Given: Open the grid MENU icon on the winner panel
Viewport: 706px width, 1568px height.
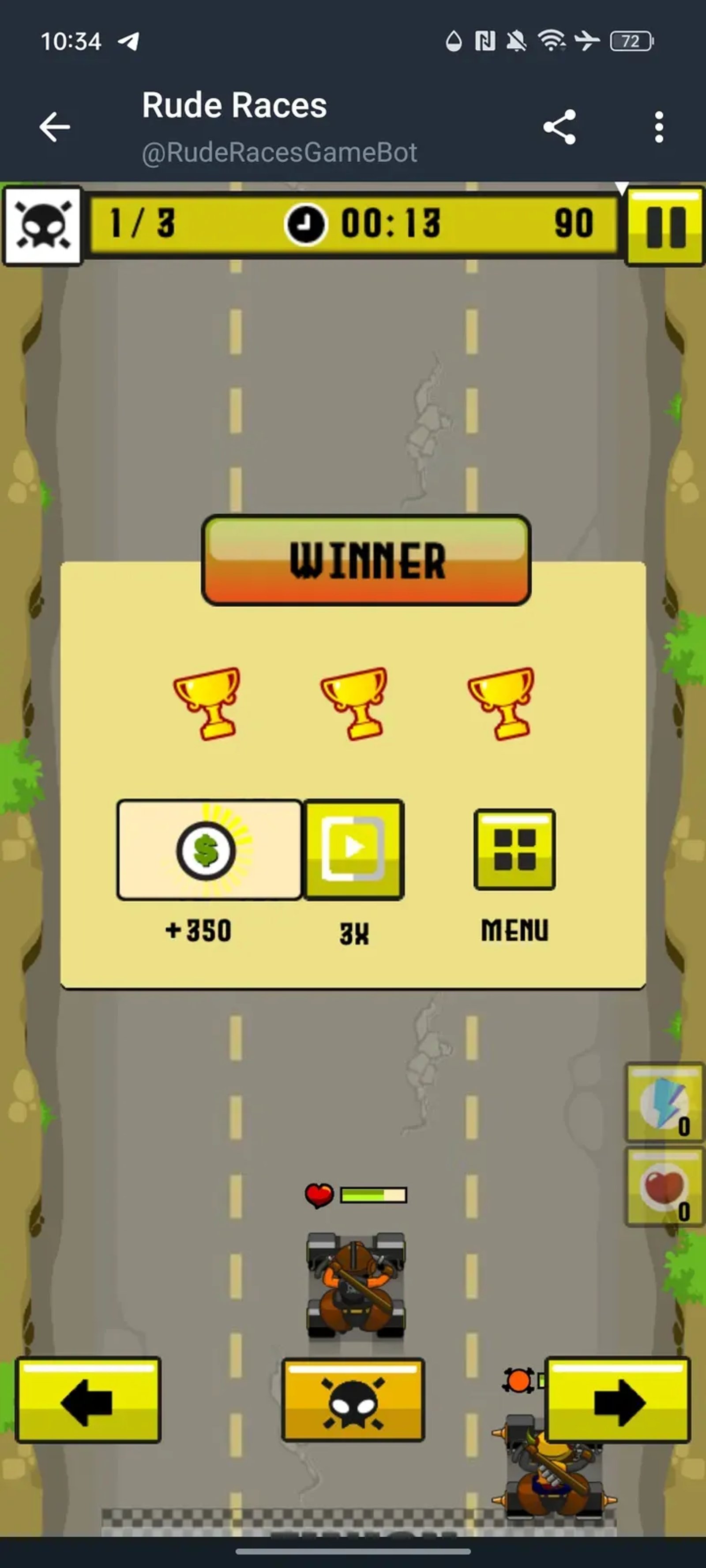Looking at the screenshot, I should coord(515,848).
